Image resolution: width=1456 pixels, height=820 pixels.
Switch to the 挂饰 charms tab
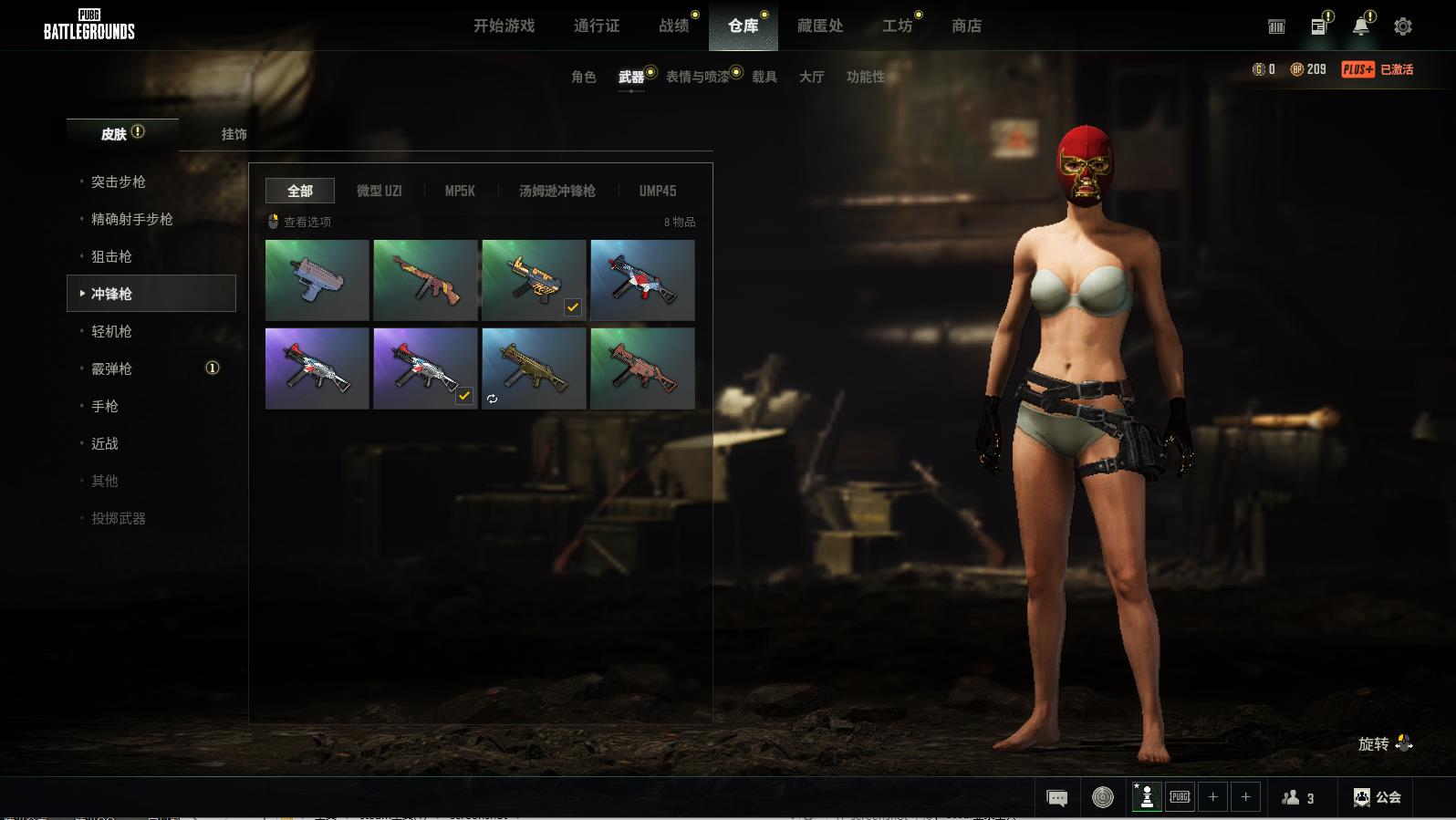click(234, 134)
